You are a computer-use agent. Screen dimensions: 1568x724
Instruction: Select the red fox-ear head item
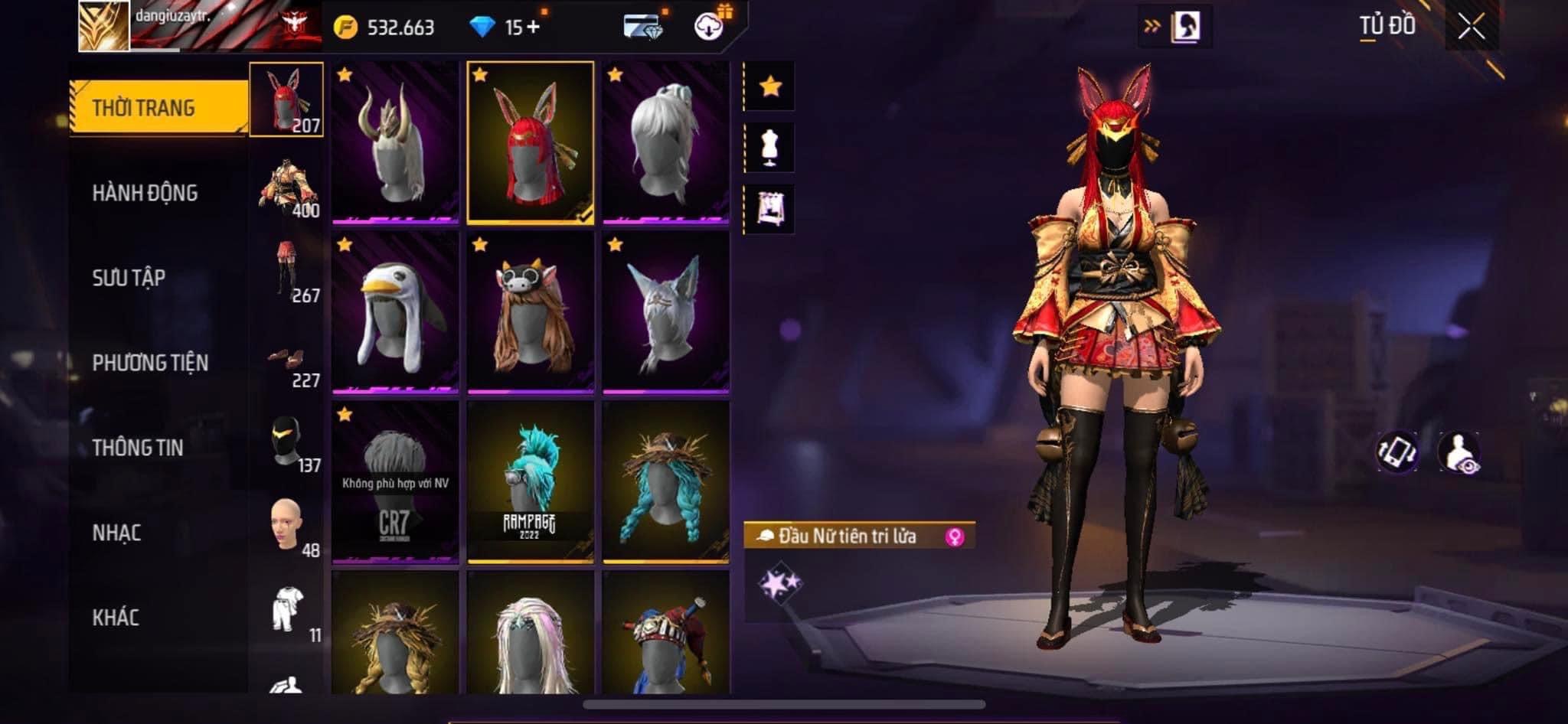[x=530, y=142]
